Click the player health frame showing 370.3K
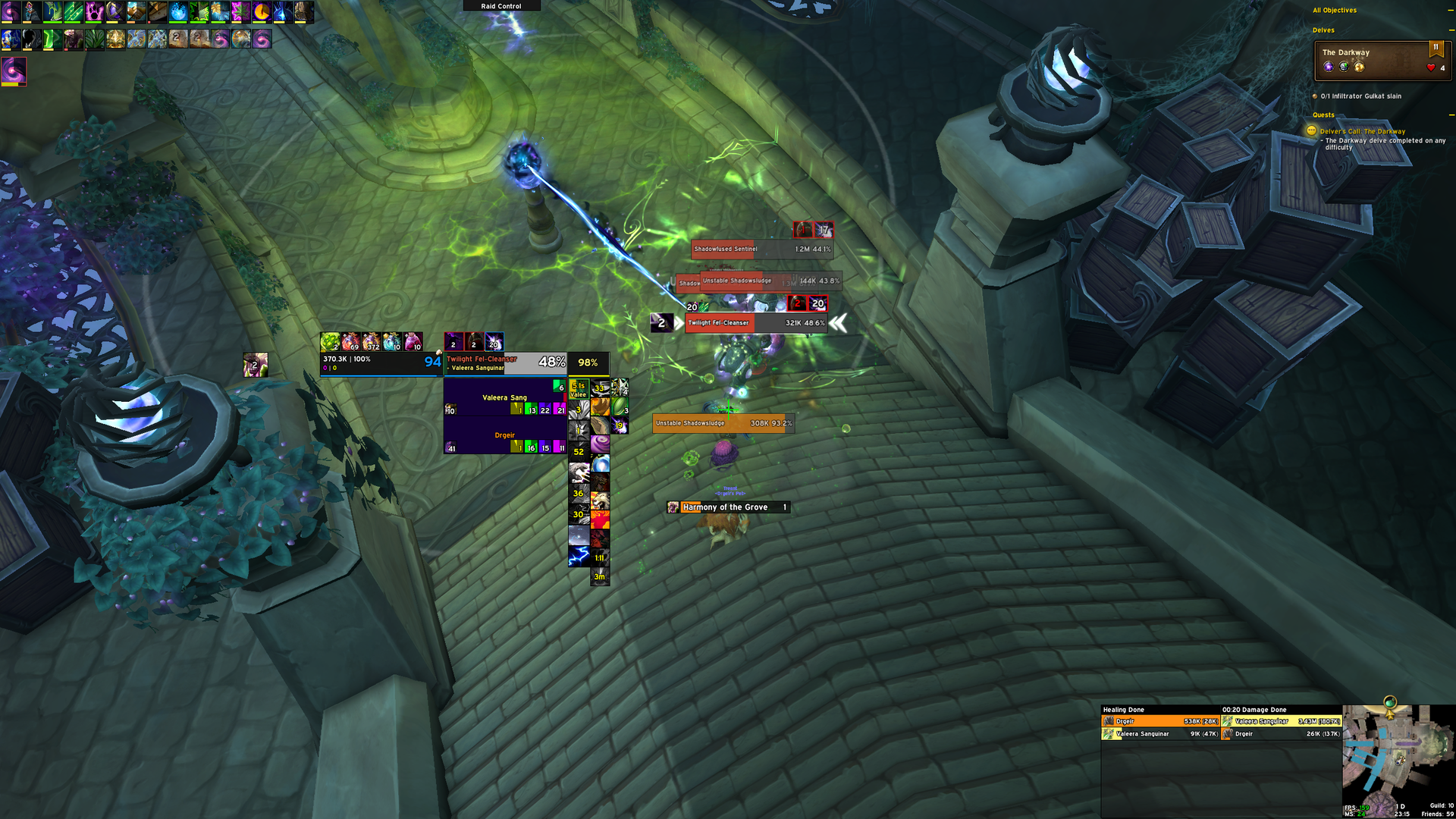1456x819 pixels. (379, 363)
